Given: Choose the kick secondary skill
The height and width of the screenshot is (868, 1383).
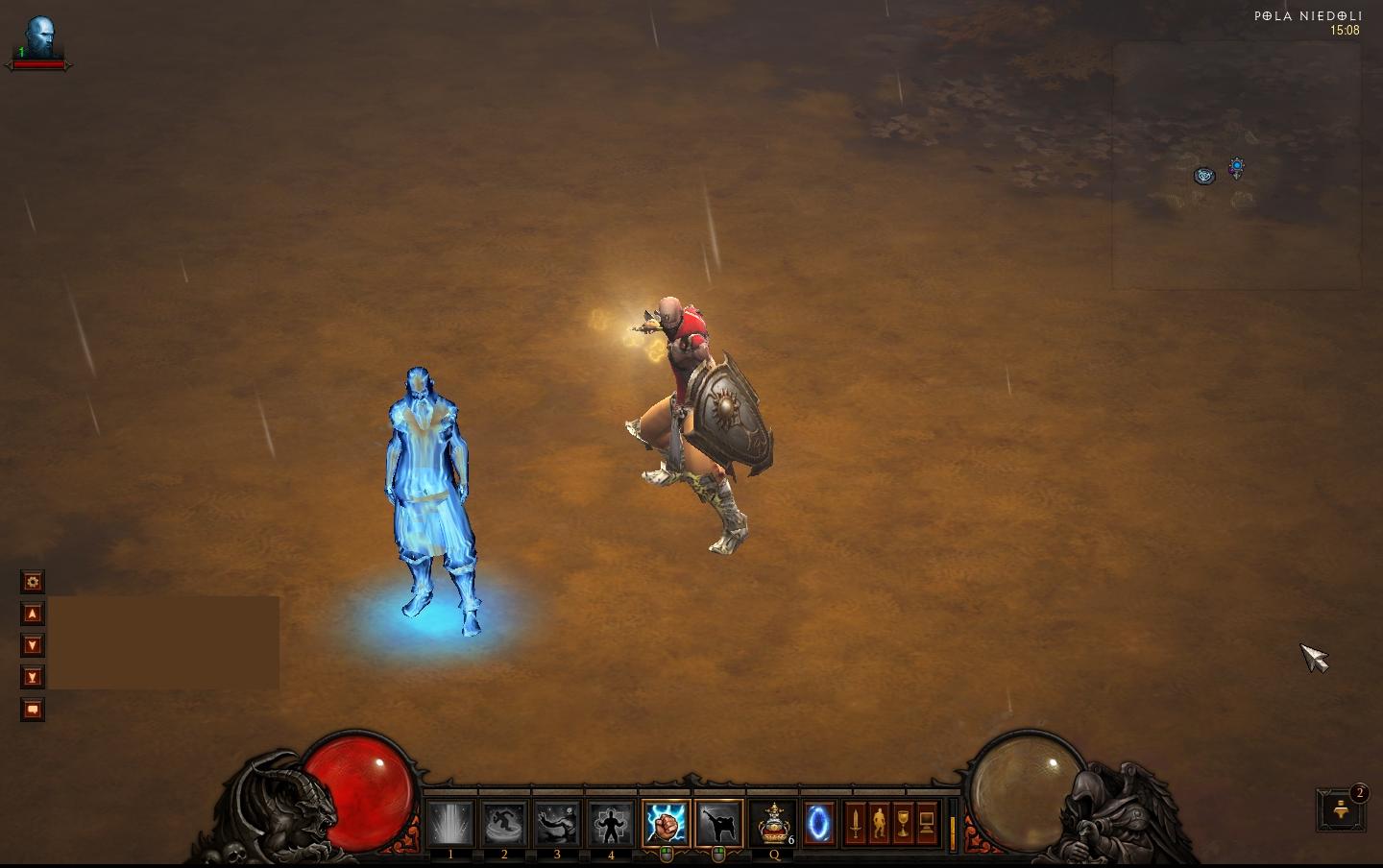Looking at the screenshot, I should 718,824.
